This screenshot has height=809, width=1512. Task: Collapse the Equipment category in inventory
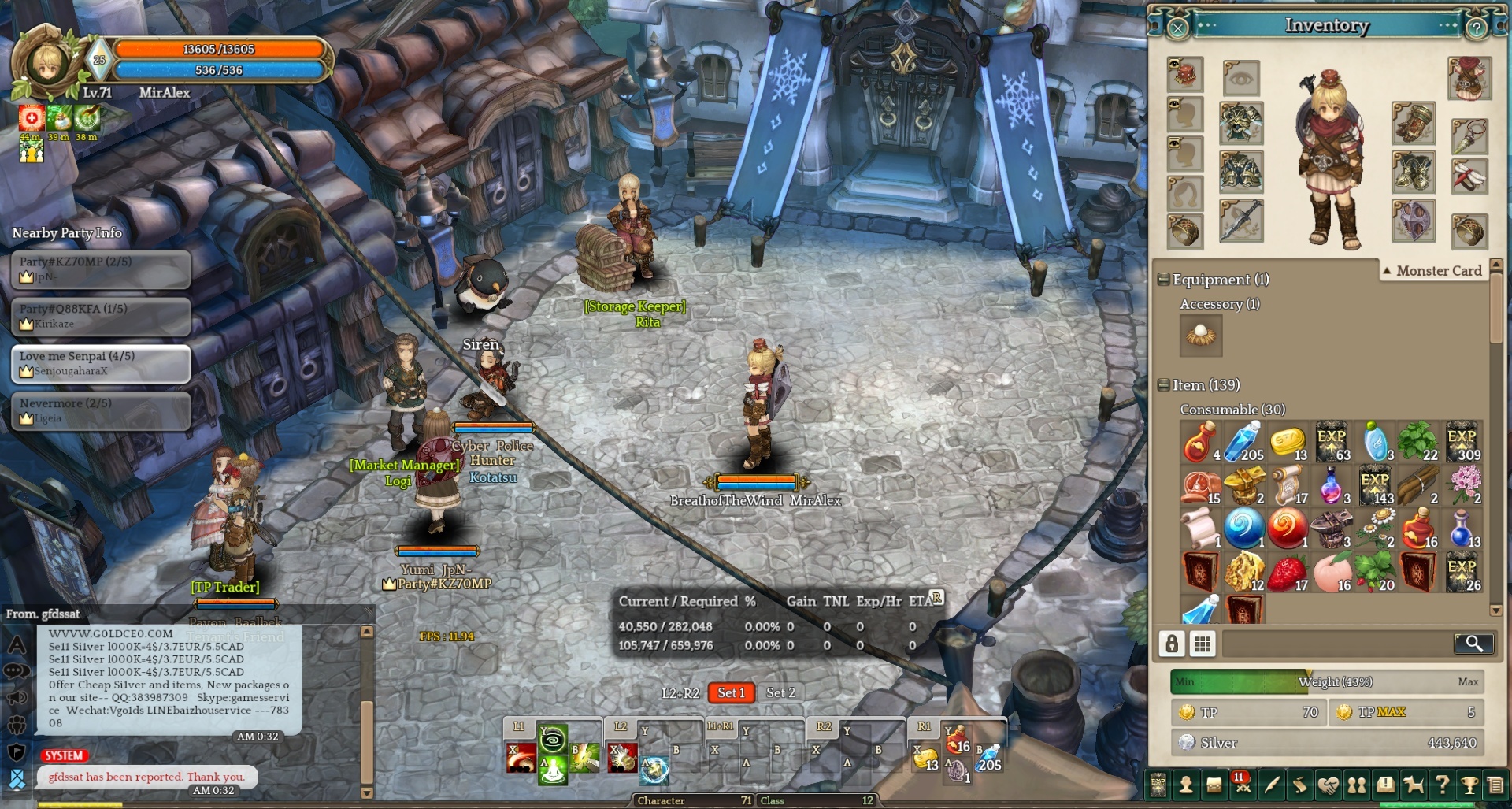1163,280
